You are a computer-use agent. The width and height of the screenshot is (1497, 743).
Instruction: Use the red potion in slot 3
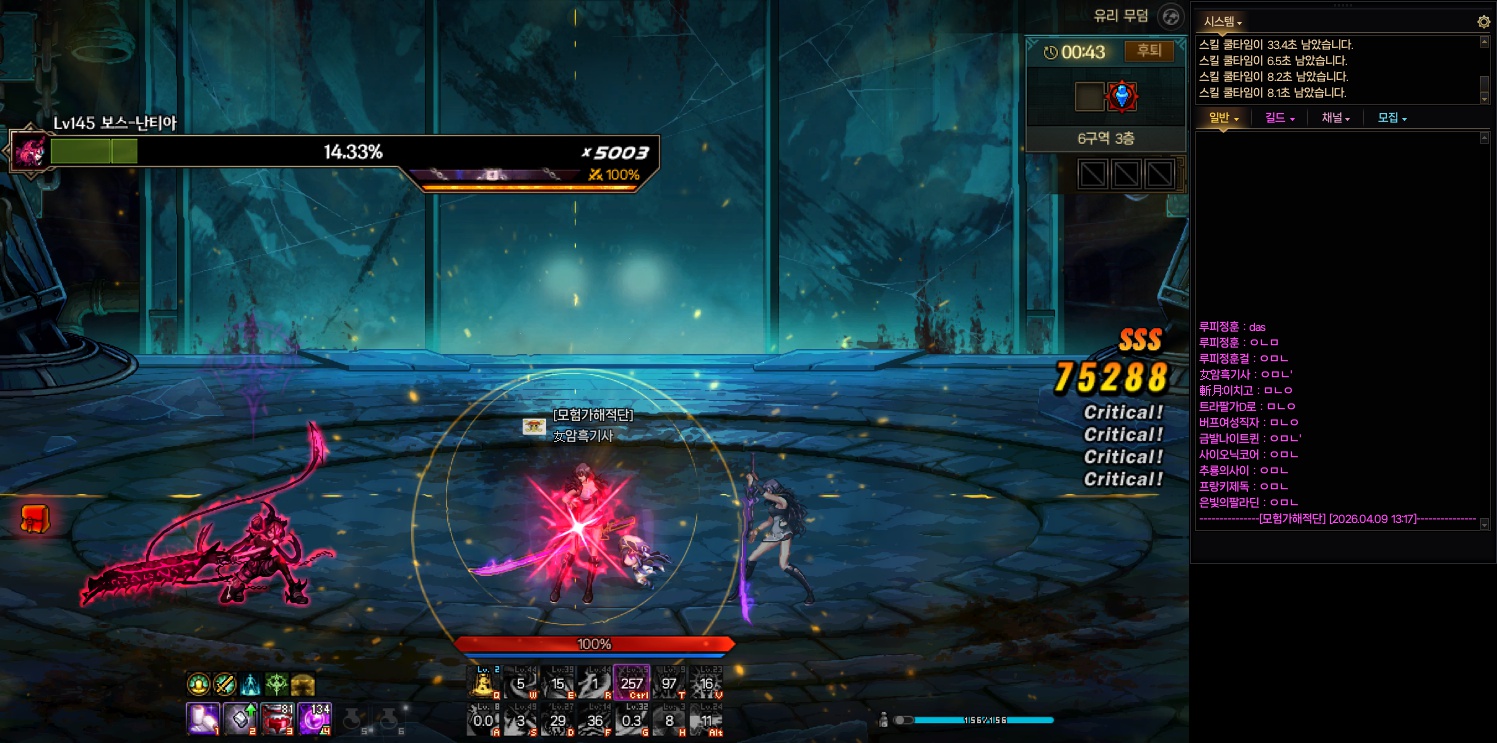click(277, 718)
